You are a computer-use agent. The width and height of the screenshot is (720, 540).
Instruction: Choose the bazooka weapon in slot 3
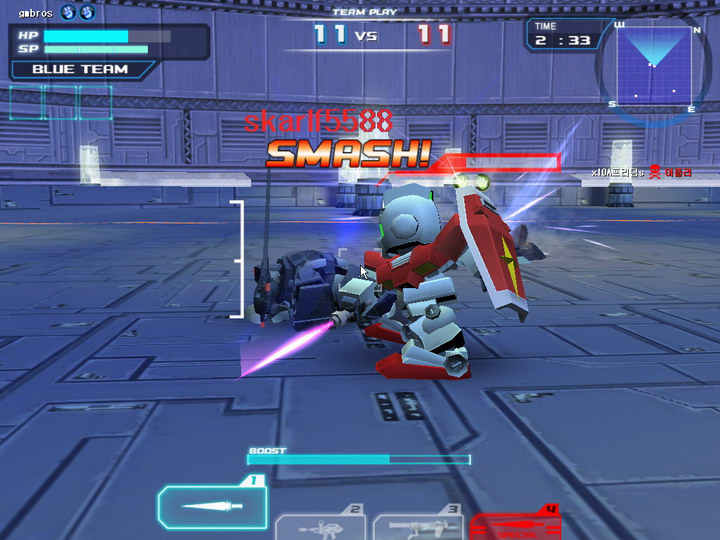pos(418,525)
